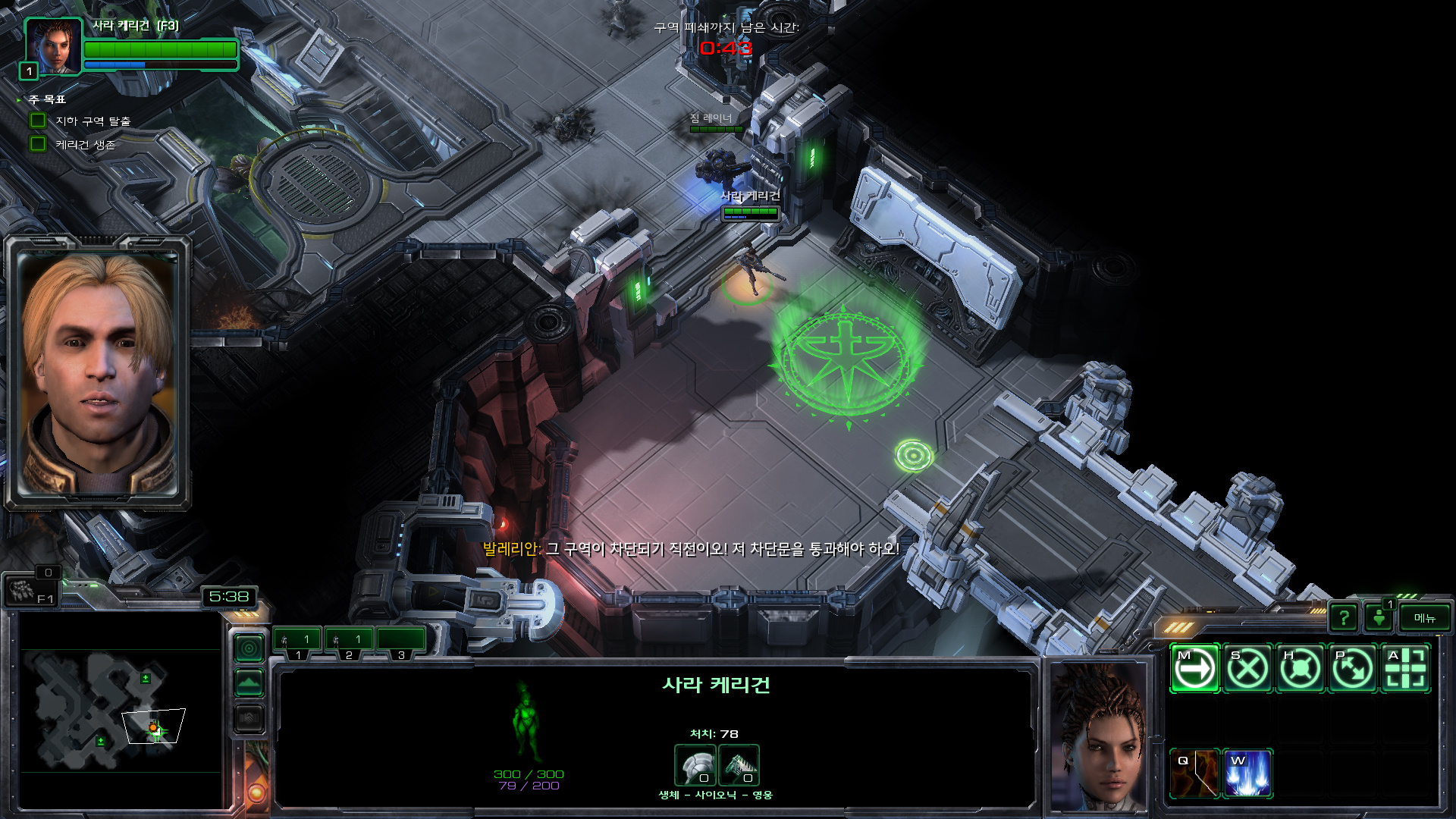Click Kerrigan's weapon upgrade icon
Viewport: 1456px width, 819px height.
pos(739,764)
